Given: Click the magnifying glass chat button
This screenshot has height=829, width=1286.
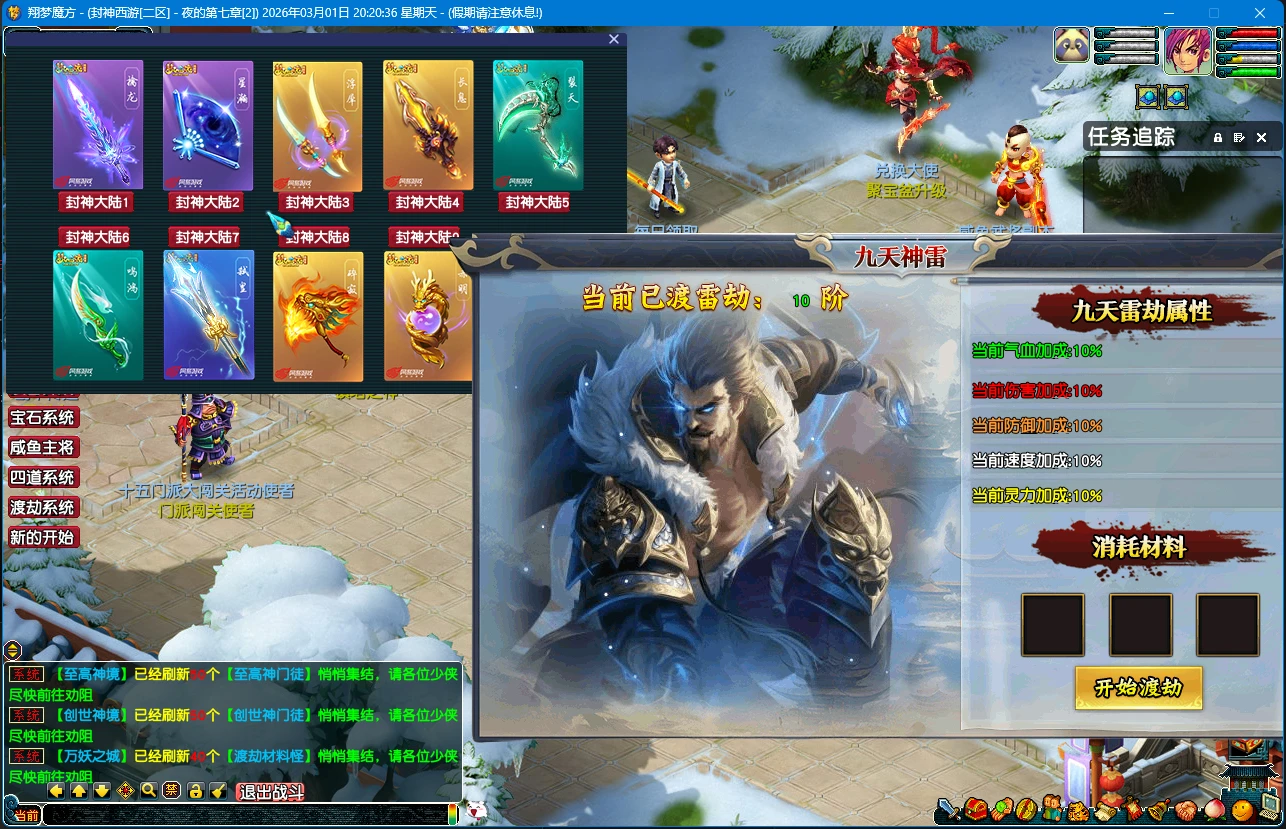Looking at the screenshot, I should (x=148, y=791).
